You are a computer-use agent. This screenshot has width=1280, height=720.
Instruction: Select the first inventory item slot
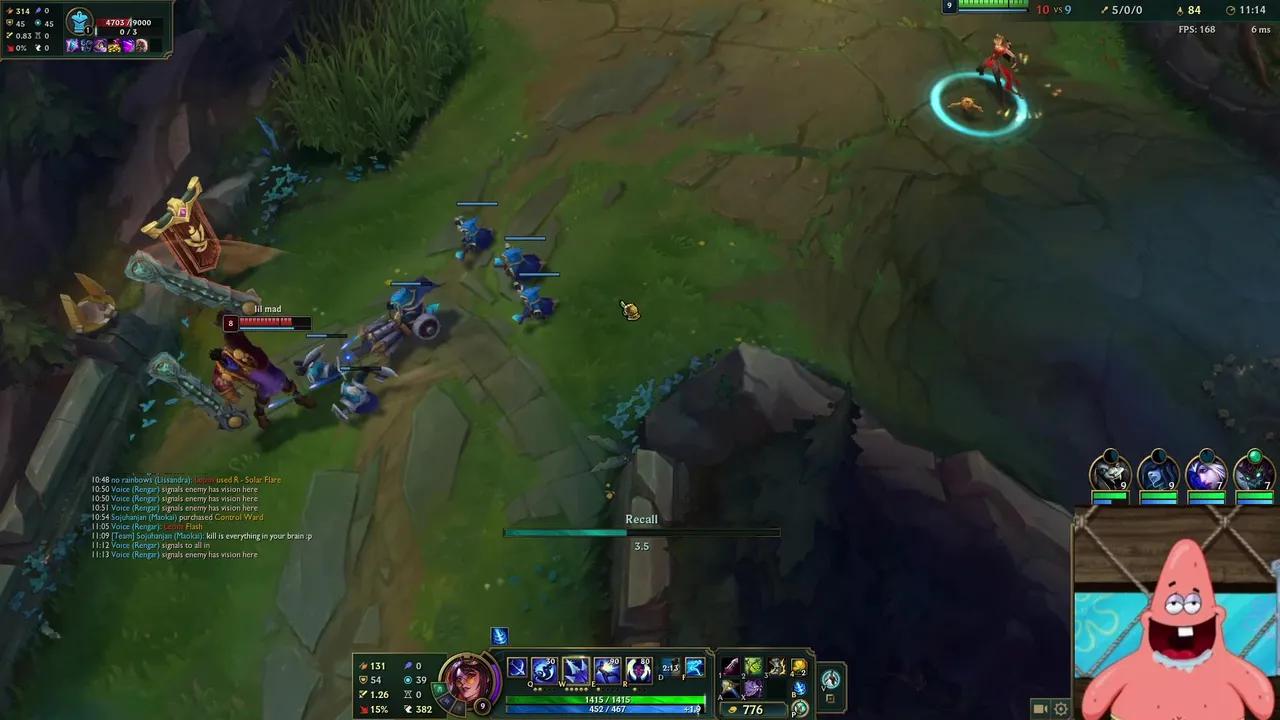pyautogui.click(x=730, y=667)
